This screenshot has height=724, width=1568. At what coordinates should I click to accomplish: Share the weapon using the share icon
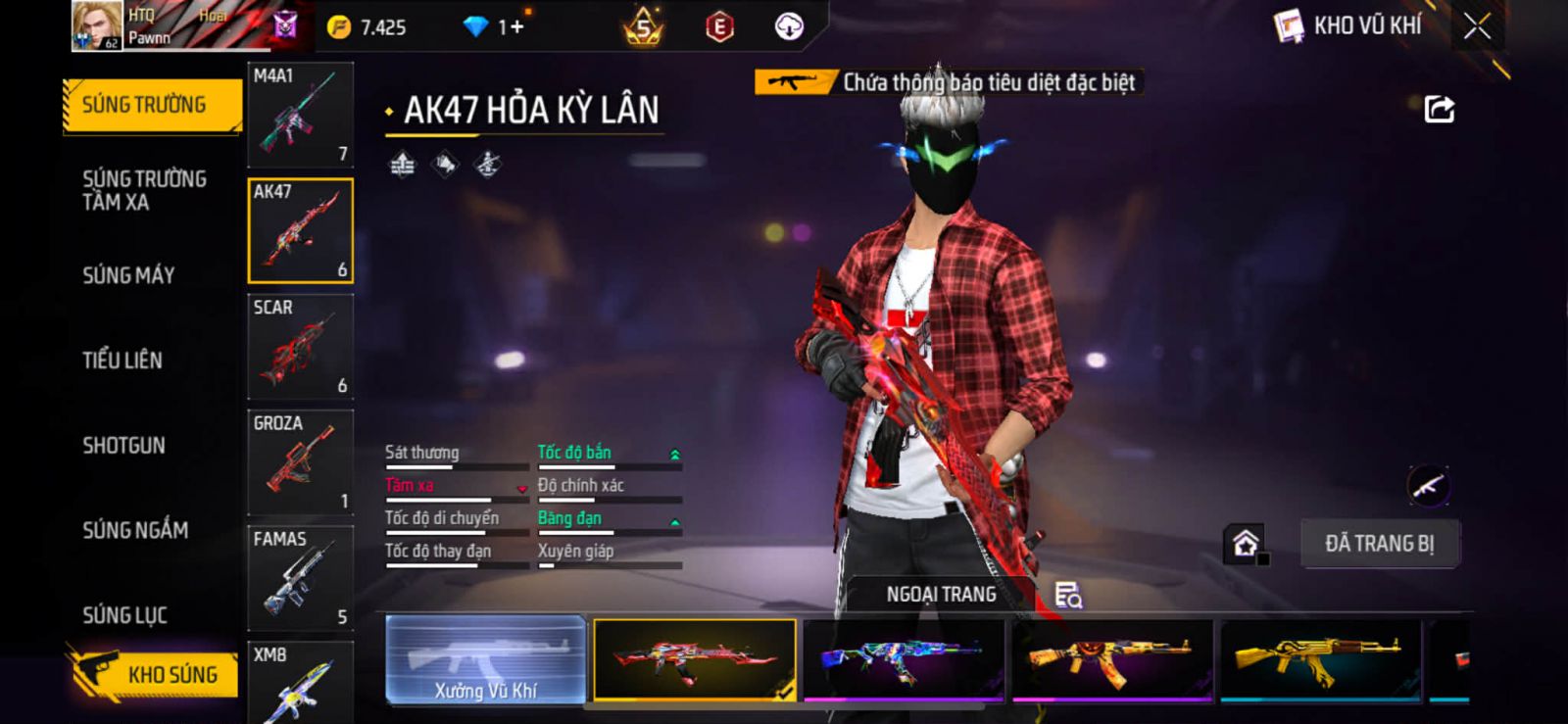coord(1439,109)
